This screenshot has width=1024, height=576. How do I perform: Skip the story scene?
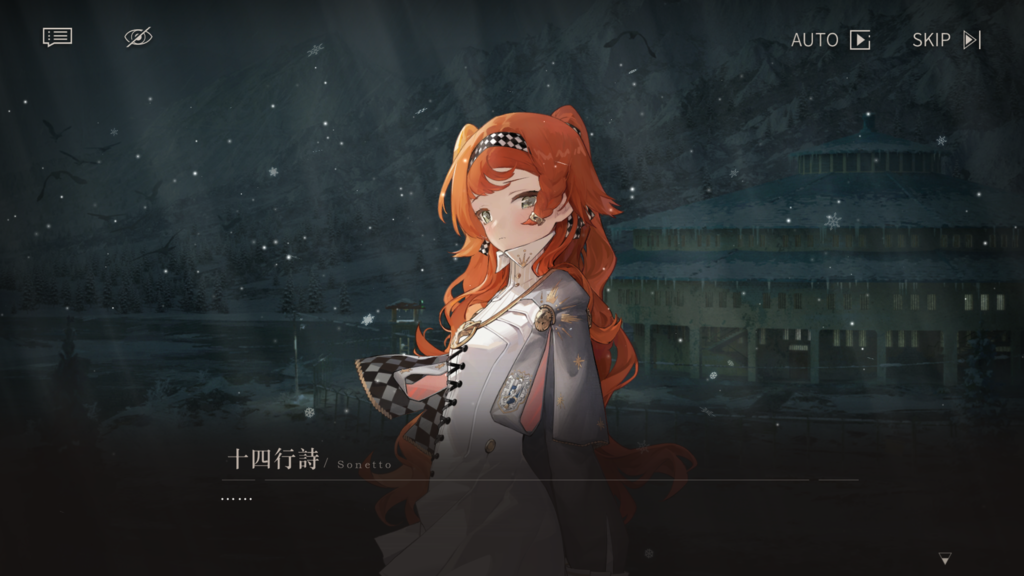coord(946,40)
